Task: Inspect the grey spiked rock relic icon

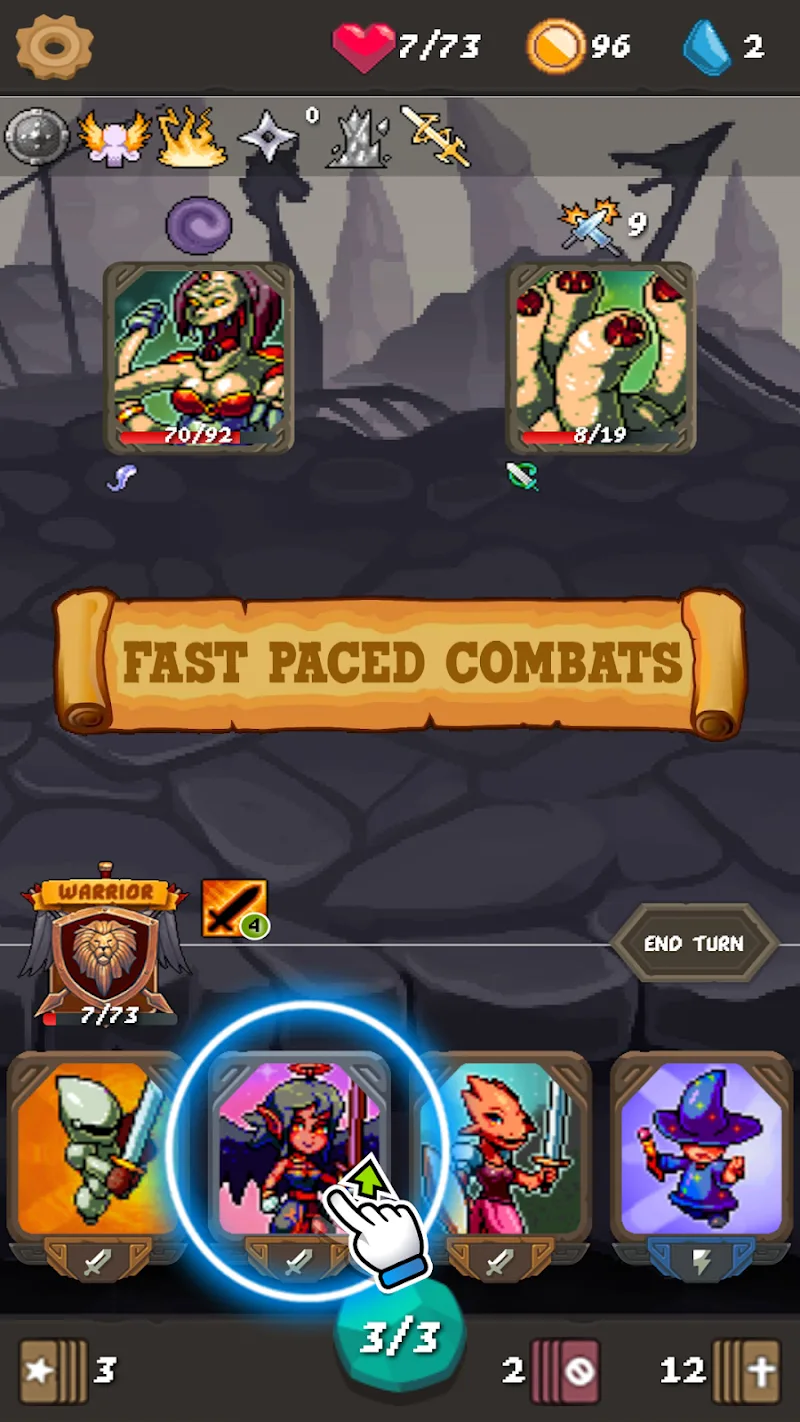Action: (356, 139)
